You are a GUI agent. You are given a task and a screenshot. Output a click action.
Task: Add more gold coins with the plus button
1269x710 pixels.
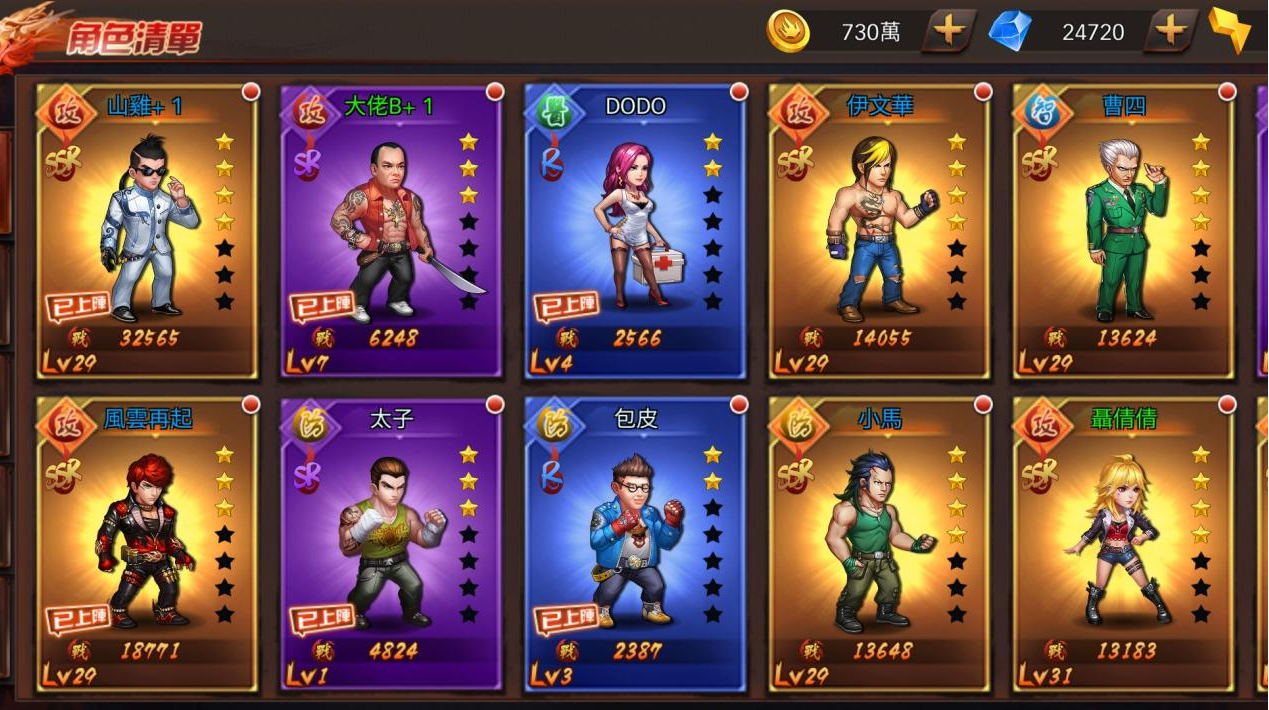click(948, 32)
